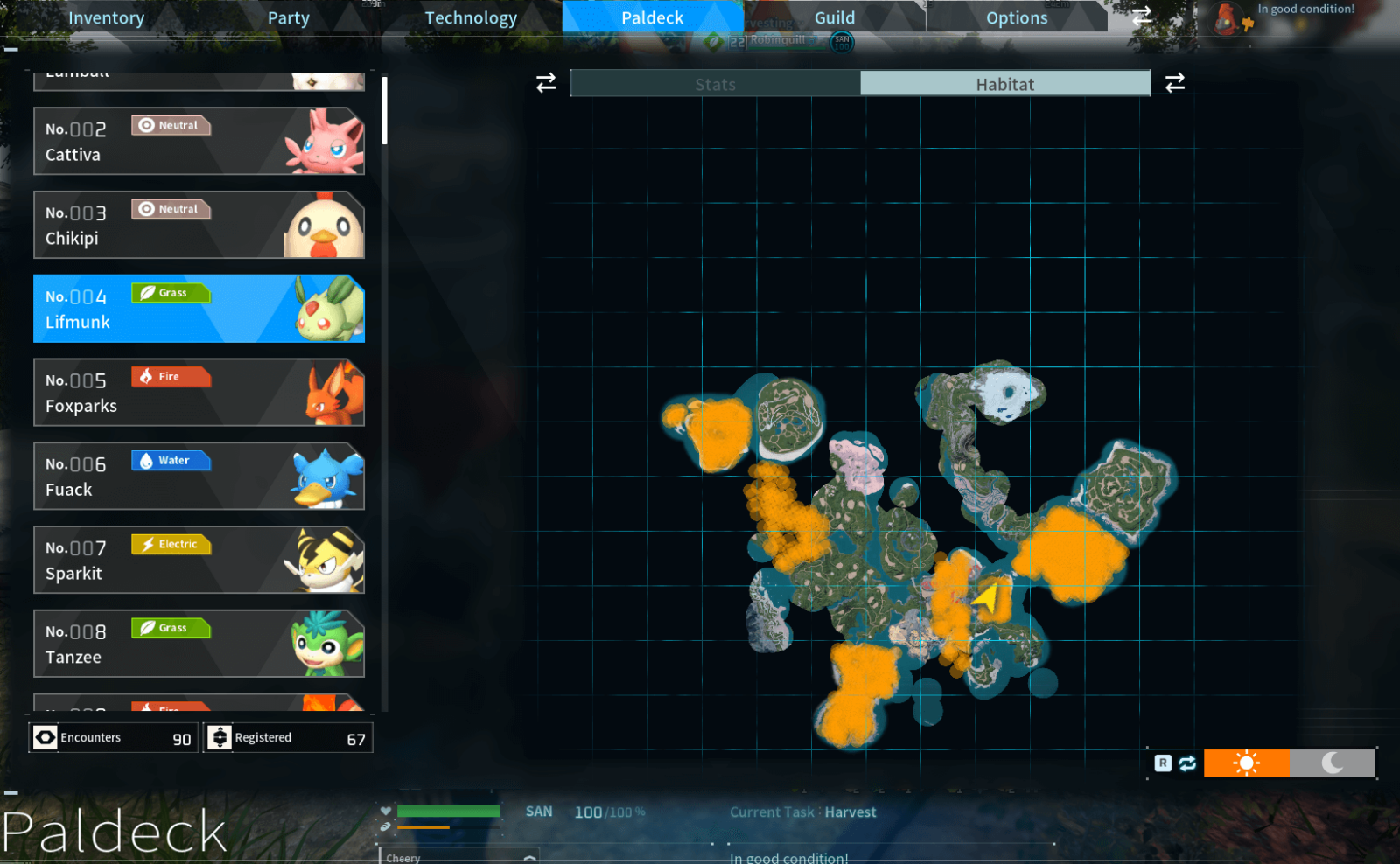
Task: Switch habitat map to night moon
Action: click(1332, 763)
